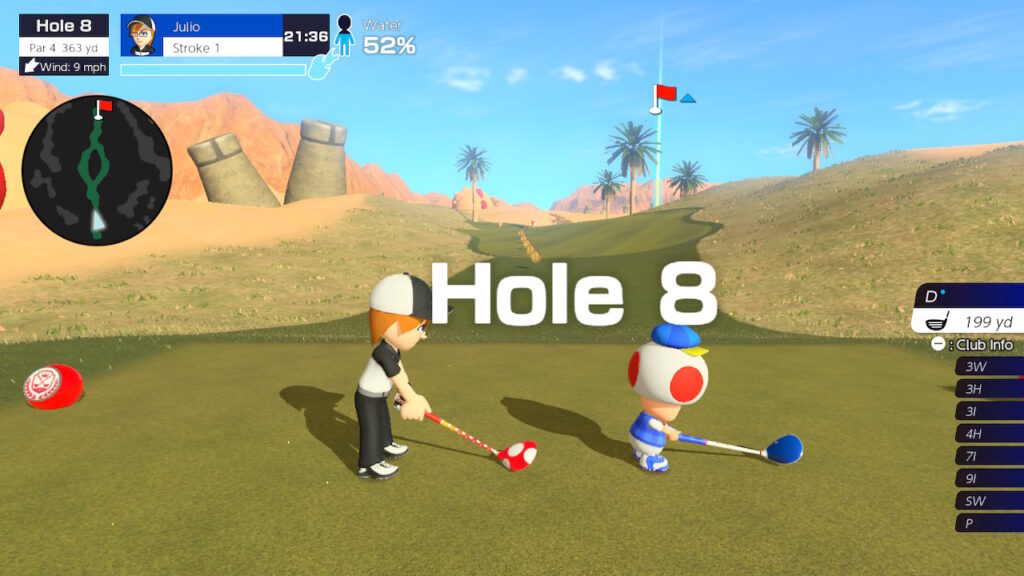Click the golf club head icon
The height and width of the screenshot is (576, 1024).
click(x=939, y=322)
